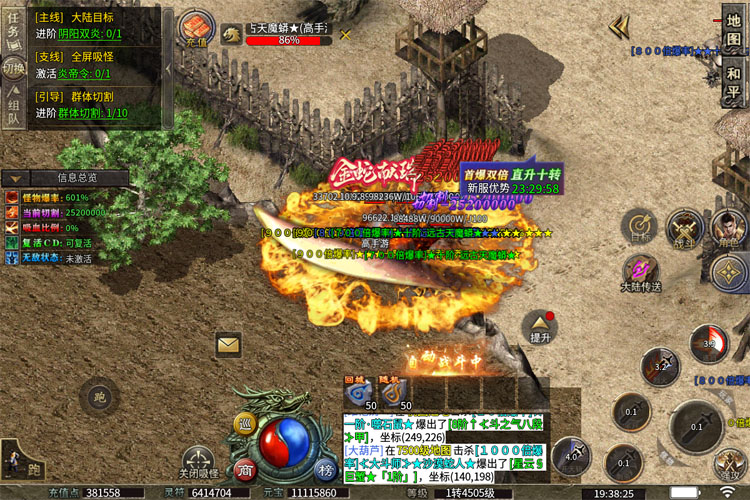Collapse the 信息总览 info overview panel
This screenshot has width=750, height=500.
(77, 177)
